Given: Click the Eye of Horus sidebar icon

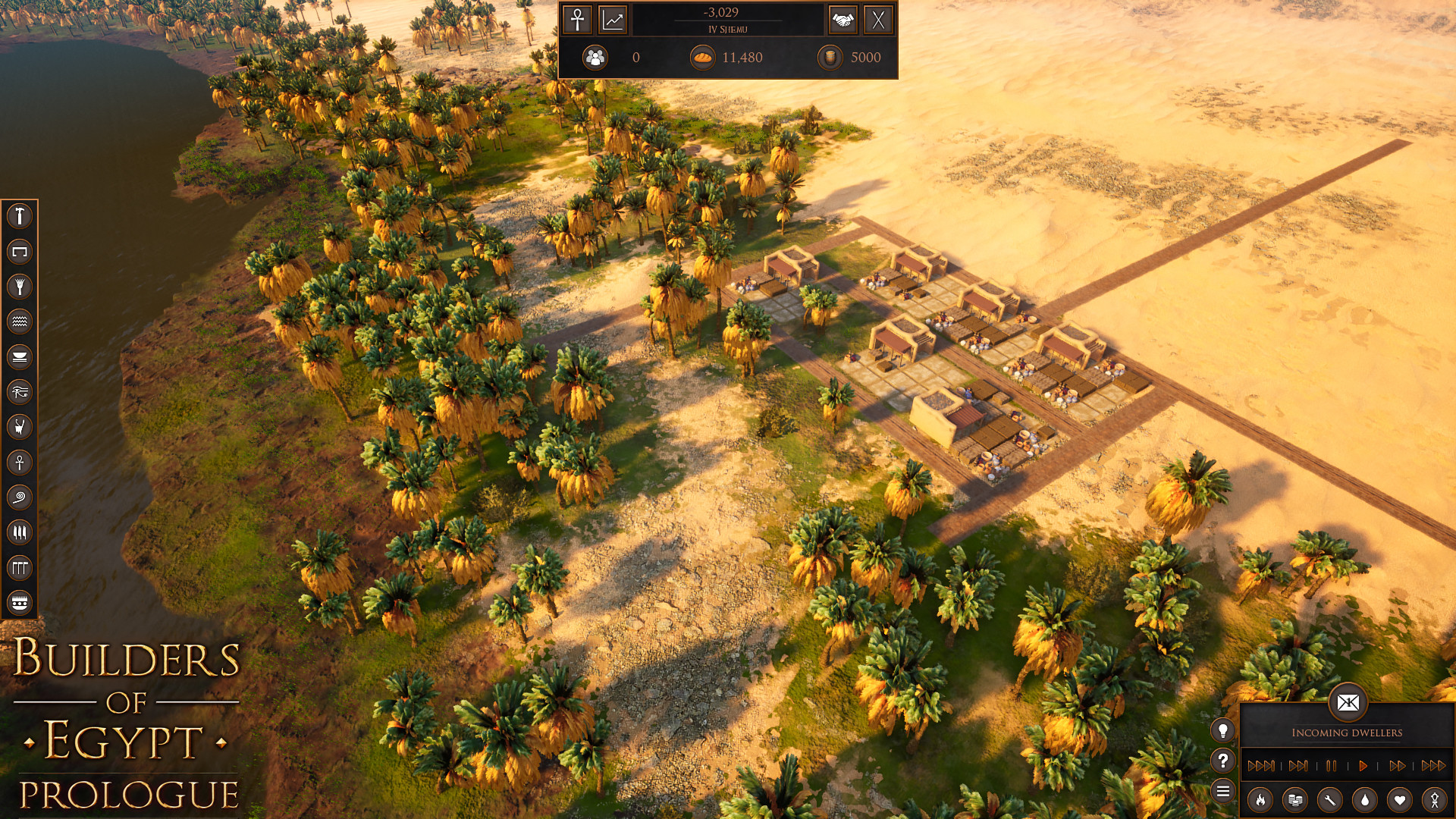Looking at the screenshot, I should (20, 394).
